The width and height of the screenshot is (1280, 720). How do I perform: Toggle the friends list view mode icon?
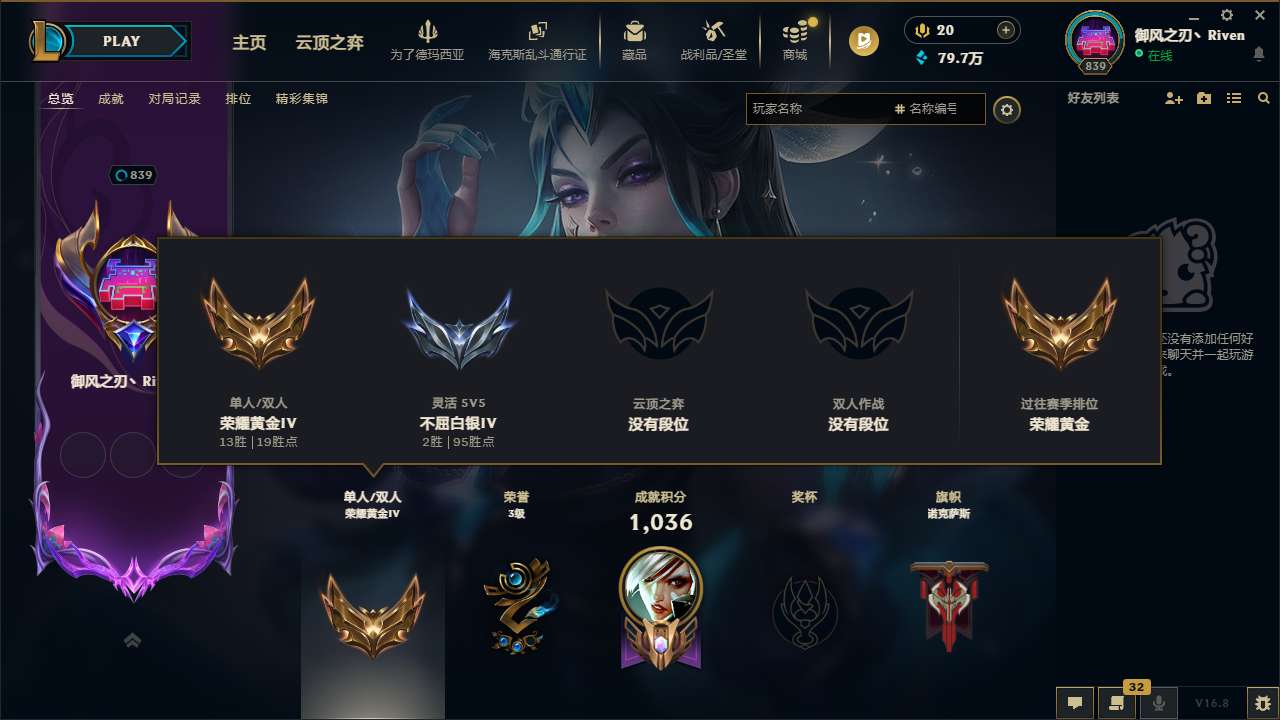(1233, 98)
